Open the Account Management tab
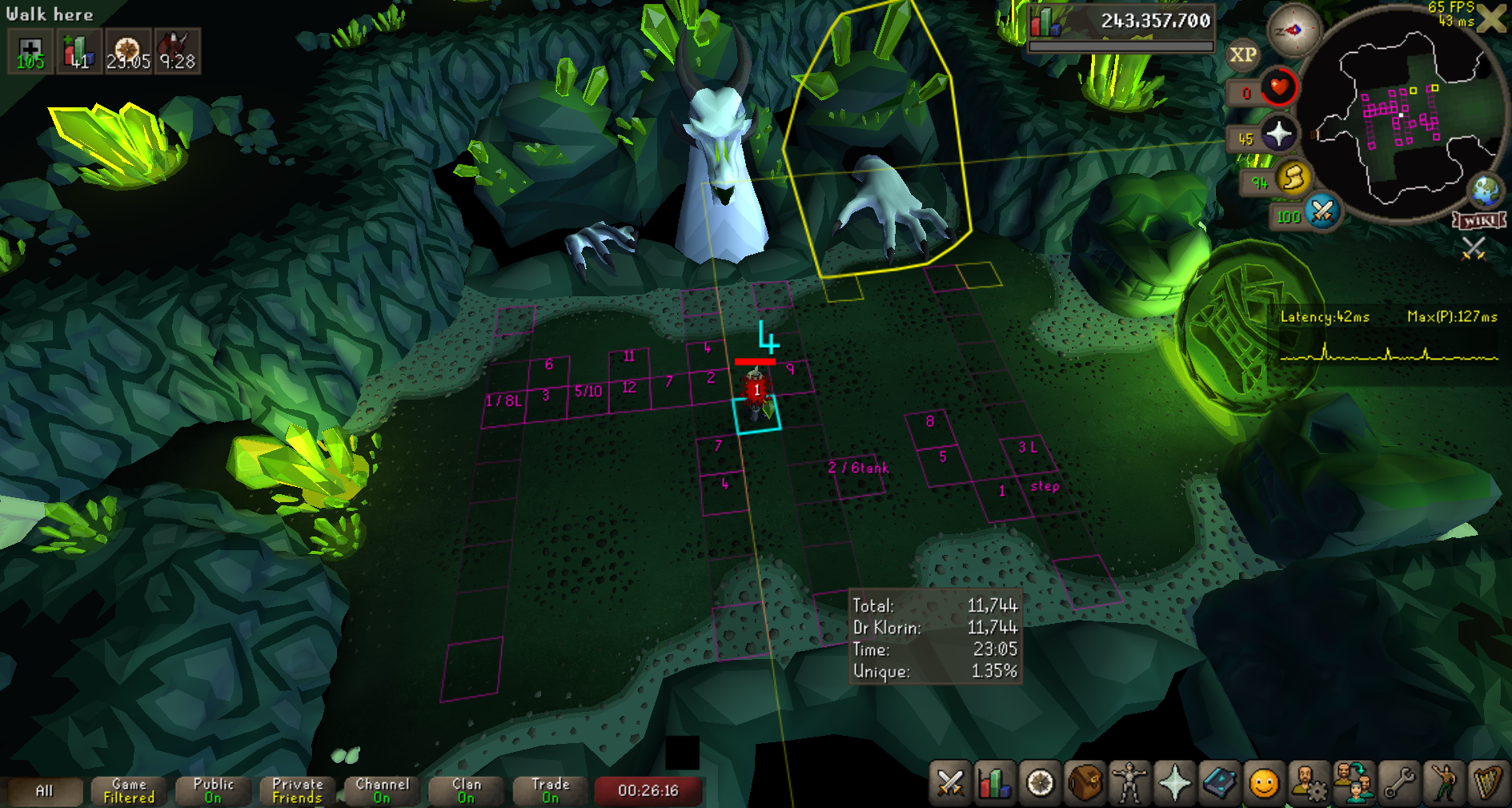The height and width of the screenshot is (808, 1512). coord(1307,782)
